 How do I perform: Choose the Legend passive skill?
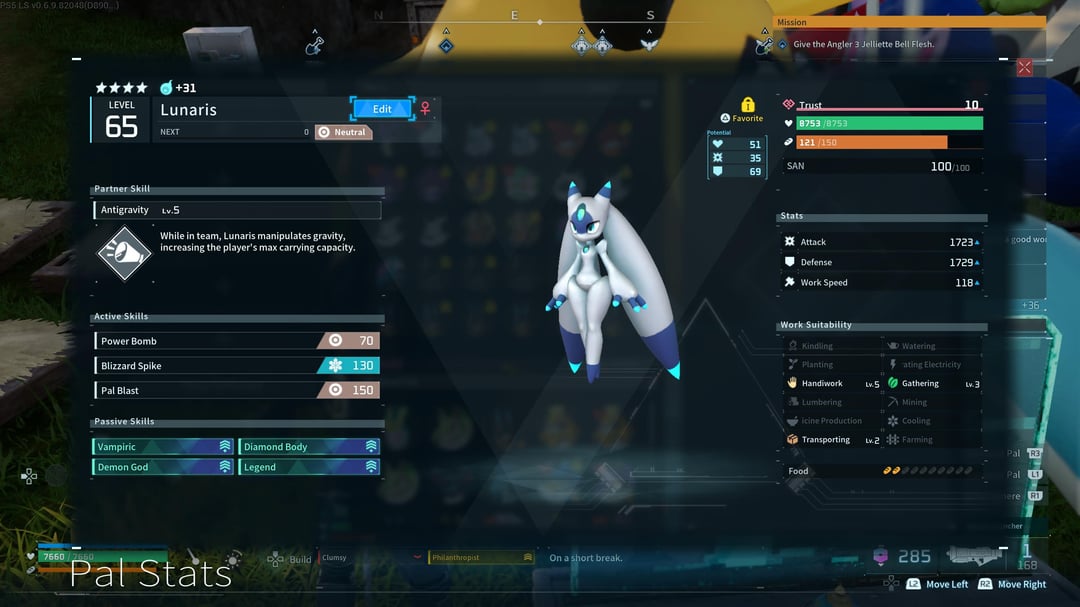point(309,467)
